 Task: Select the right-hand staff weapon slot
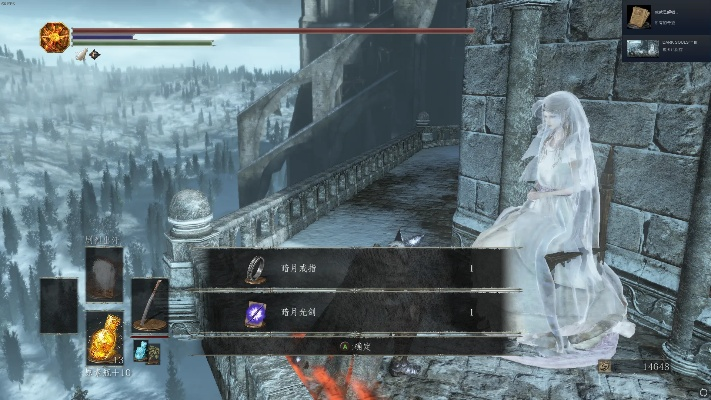tap(150, 304)
